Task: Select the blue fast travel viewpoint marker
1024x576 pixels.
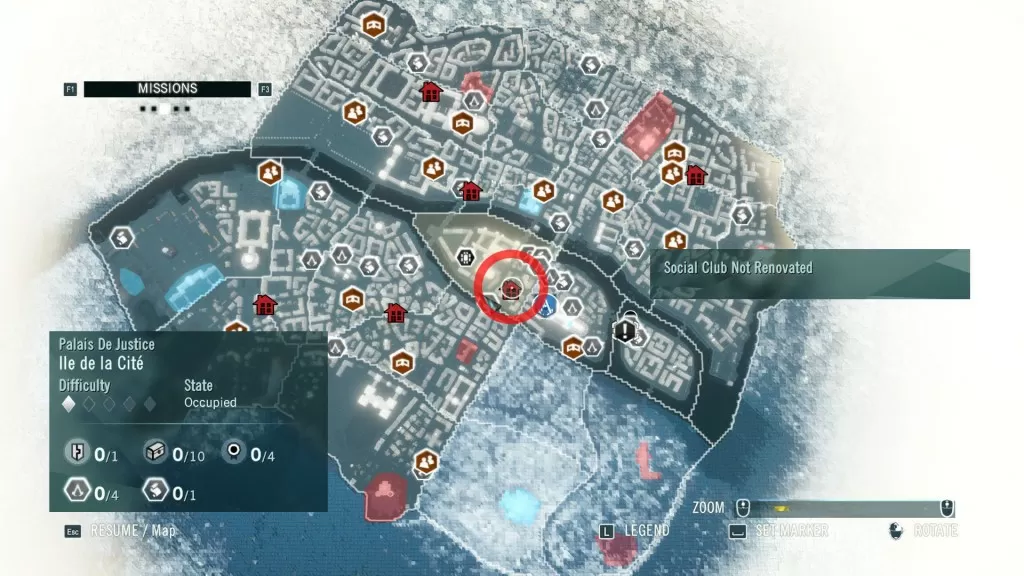Action: point(547,305)
